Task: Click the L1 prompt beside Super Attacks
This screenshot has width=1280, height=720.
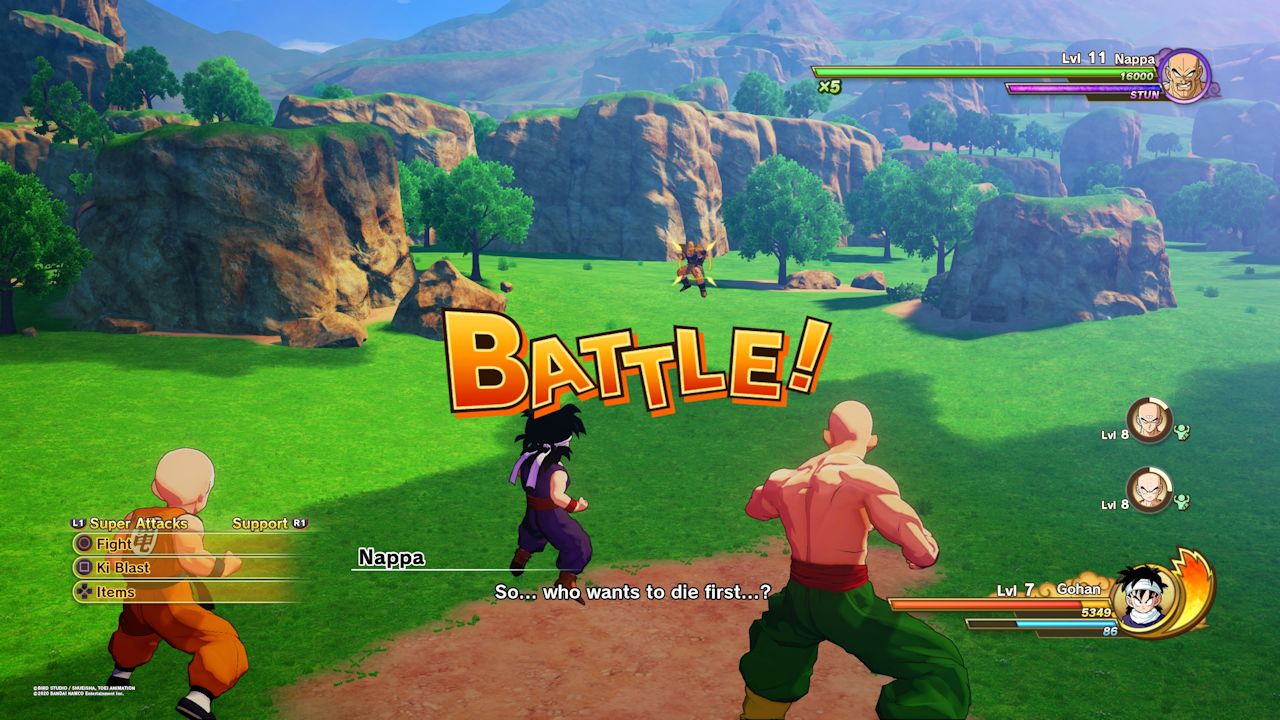Action: [x=77, y=522]
